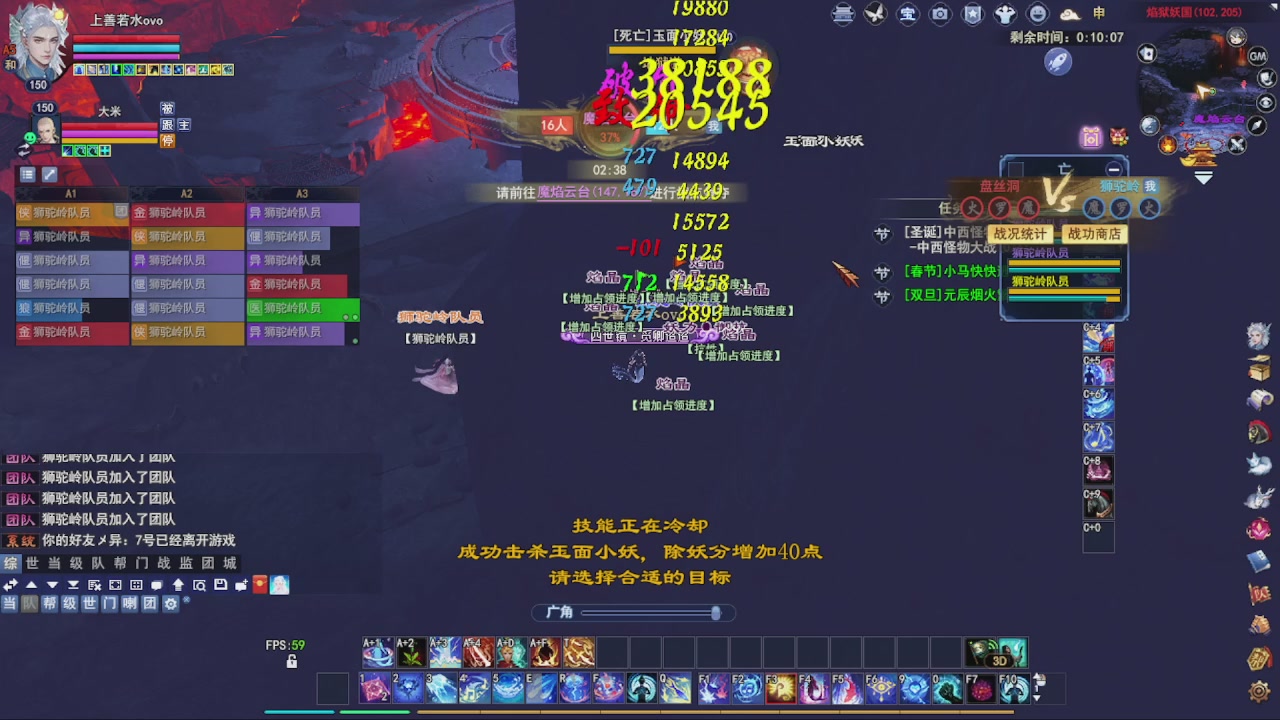
Task: Open the 战功商店 merit shop button
Action: coord(1093,233)
